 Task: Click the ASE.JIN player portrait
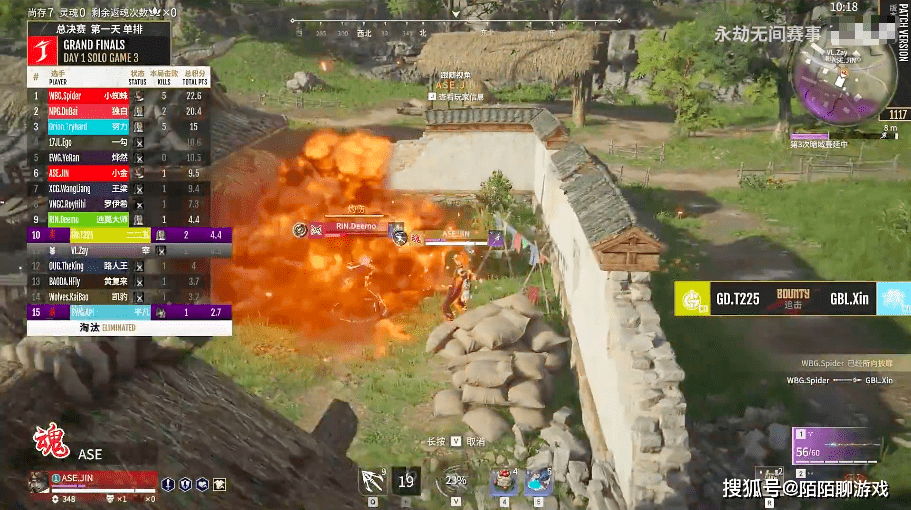38,482
